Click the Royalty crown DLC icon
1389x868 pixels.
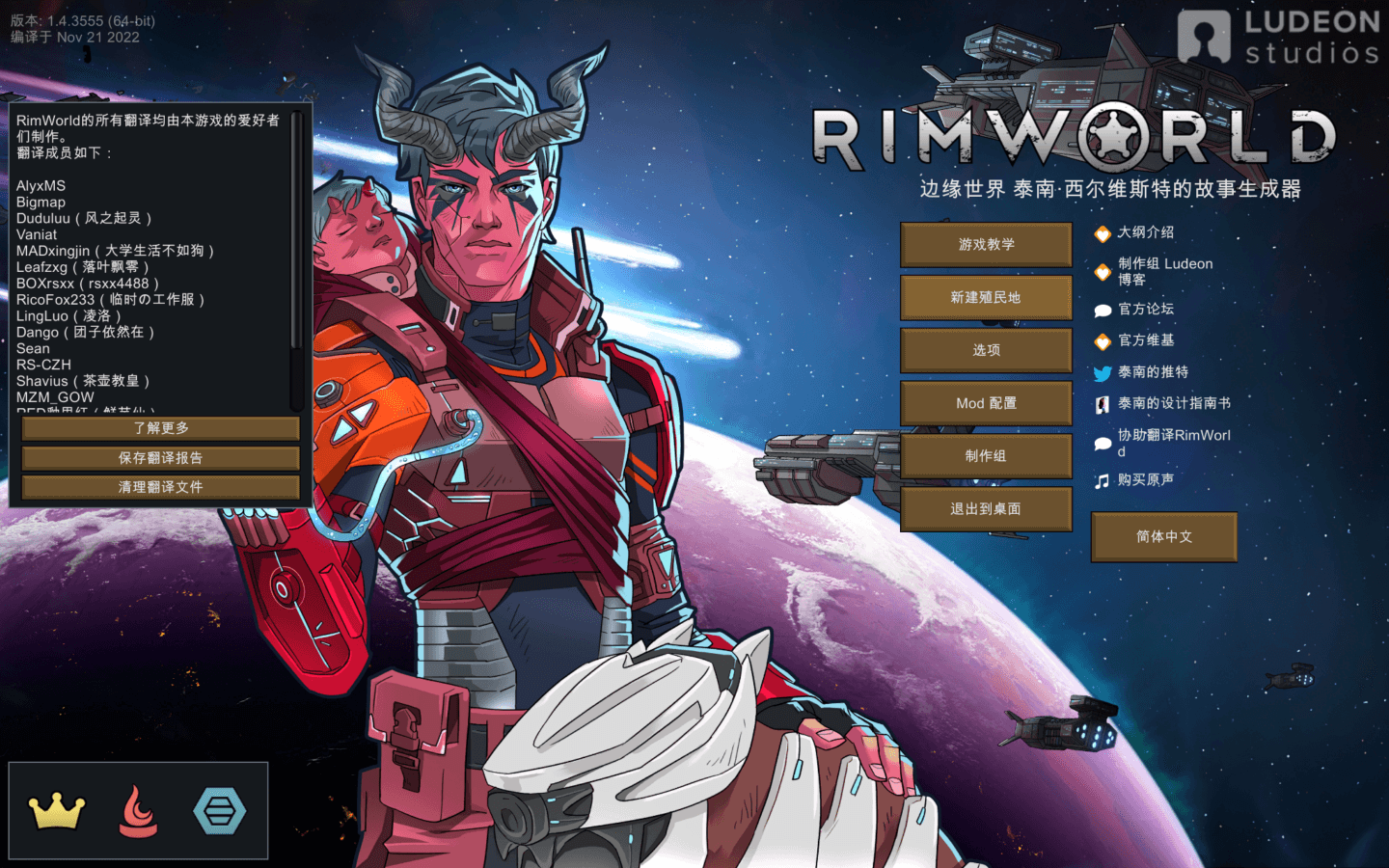pos(55,811)
